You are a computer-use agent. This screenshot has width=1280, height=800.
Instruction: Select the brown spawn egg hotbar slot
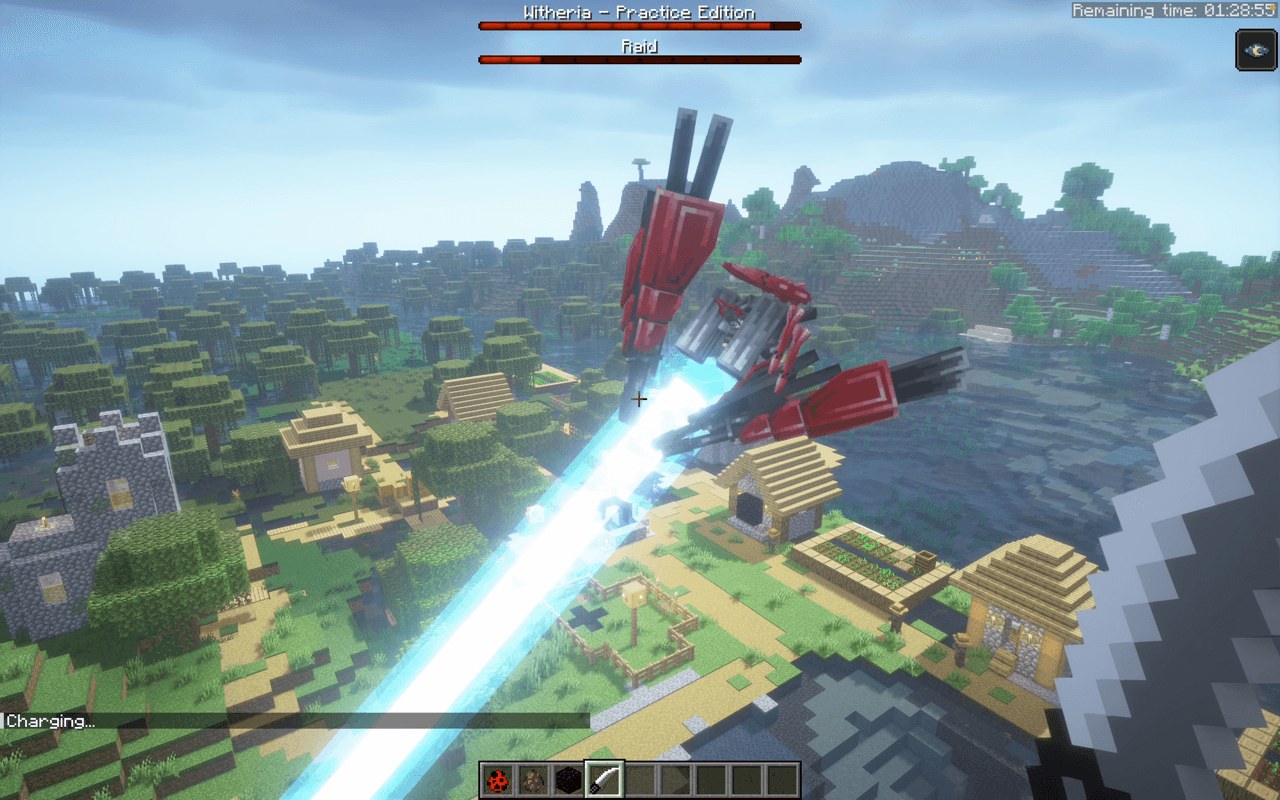(x=531, y=779)
